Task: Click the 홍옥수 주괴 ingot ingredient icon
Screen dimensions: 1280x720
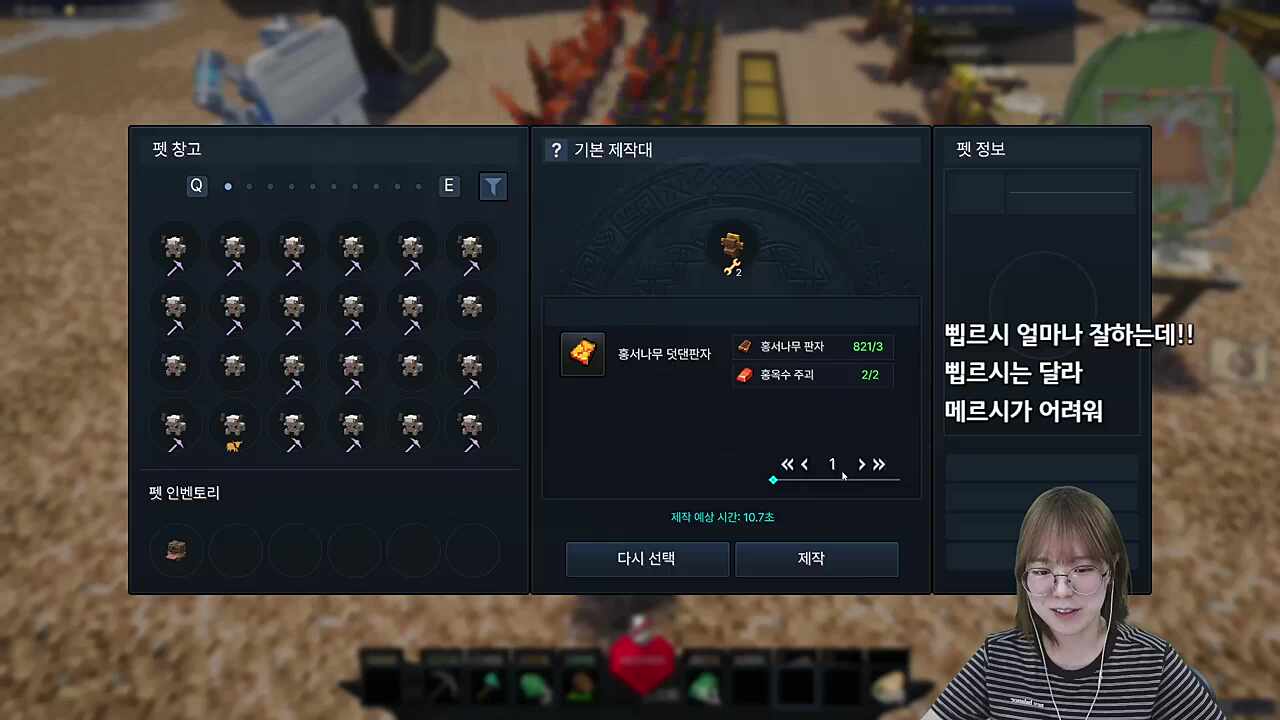Action: tap(743, 375)
